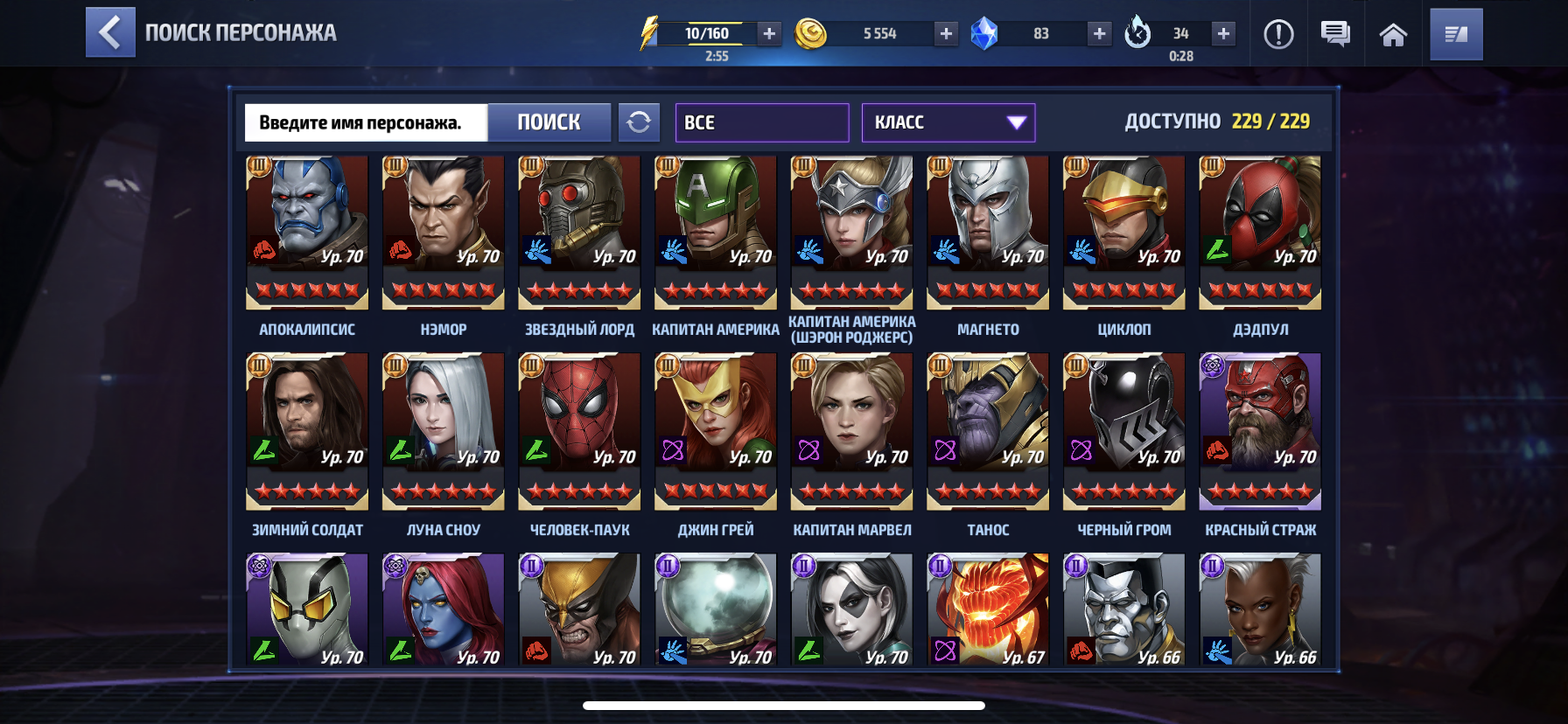Tap the lightning energy icon in the top bar
This screenshot has width=1568, height=724.
tap(649, 31)
